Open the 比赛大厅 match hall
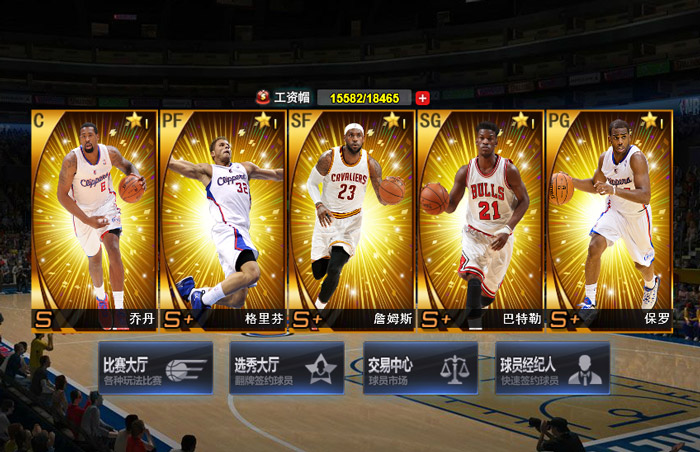Image resolution: width=700 pixels, height=452 pixels. tap(155, 368)
